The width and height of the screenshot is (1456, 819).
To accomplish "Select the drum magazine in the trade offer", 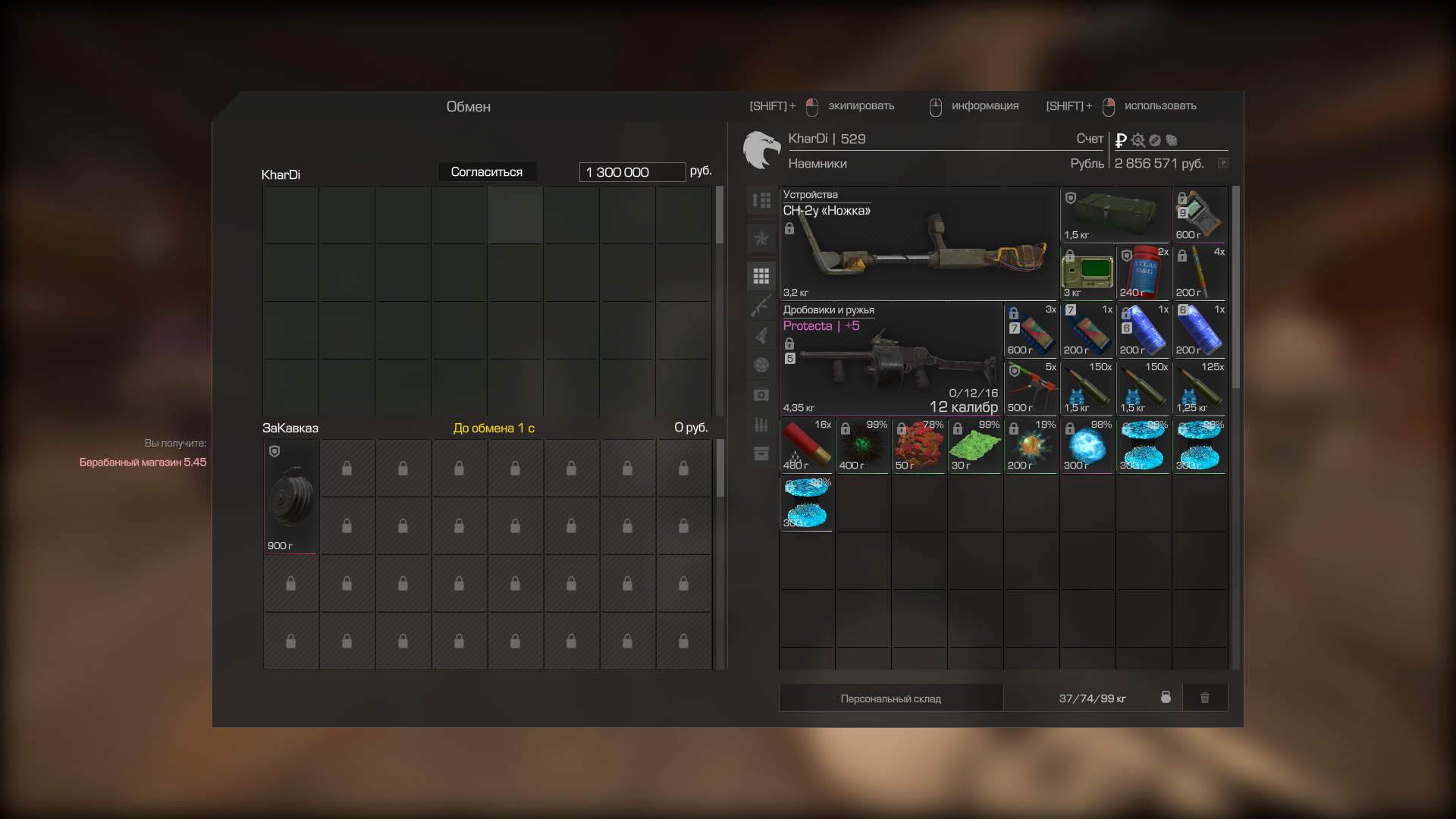I will pos(290,497).
